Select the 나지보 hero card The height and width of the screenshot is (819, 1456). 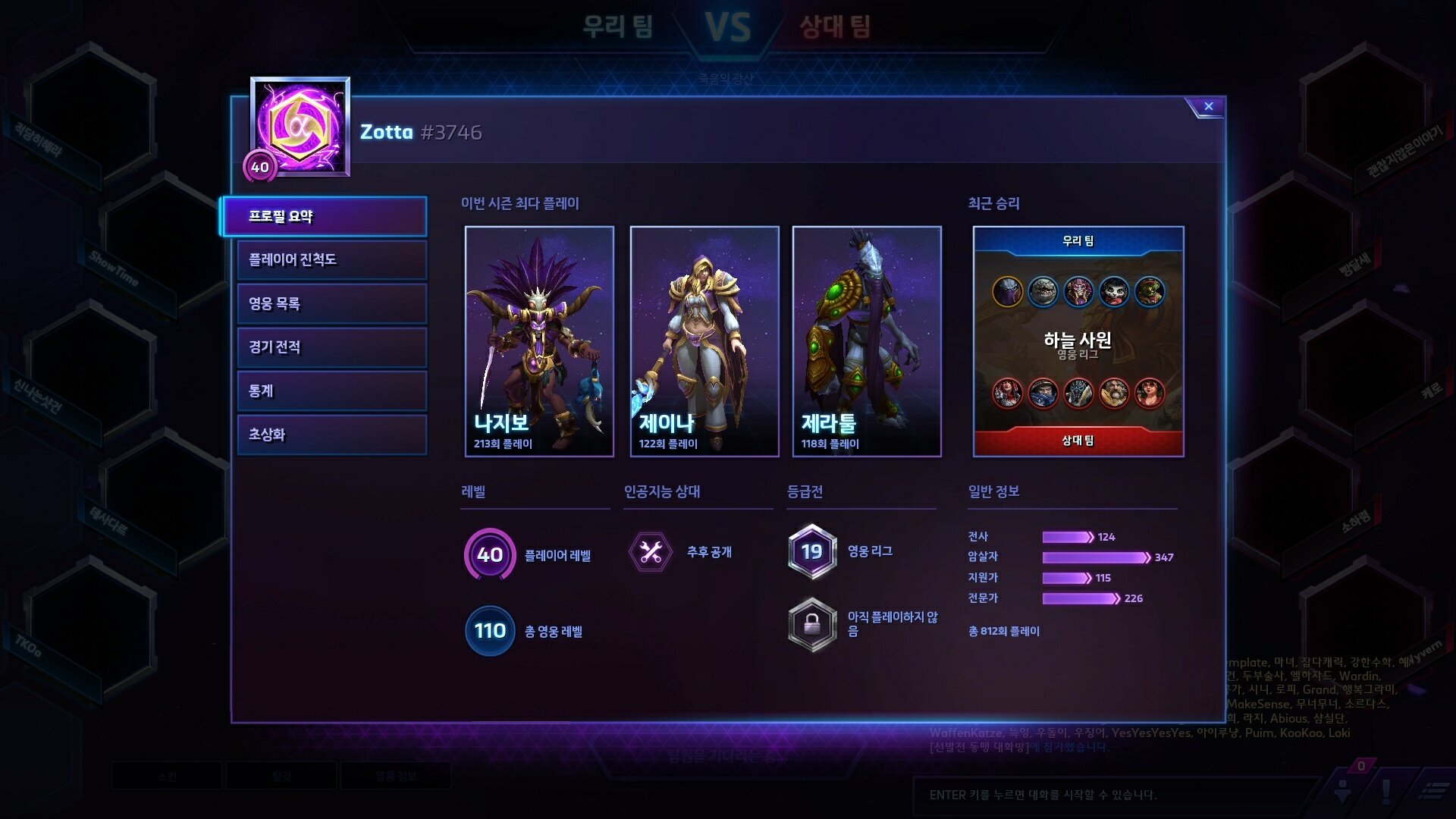coord(539,341)
